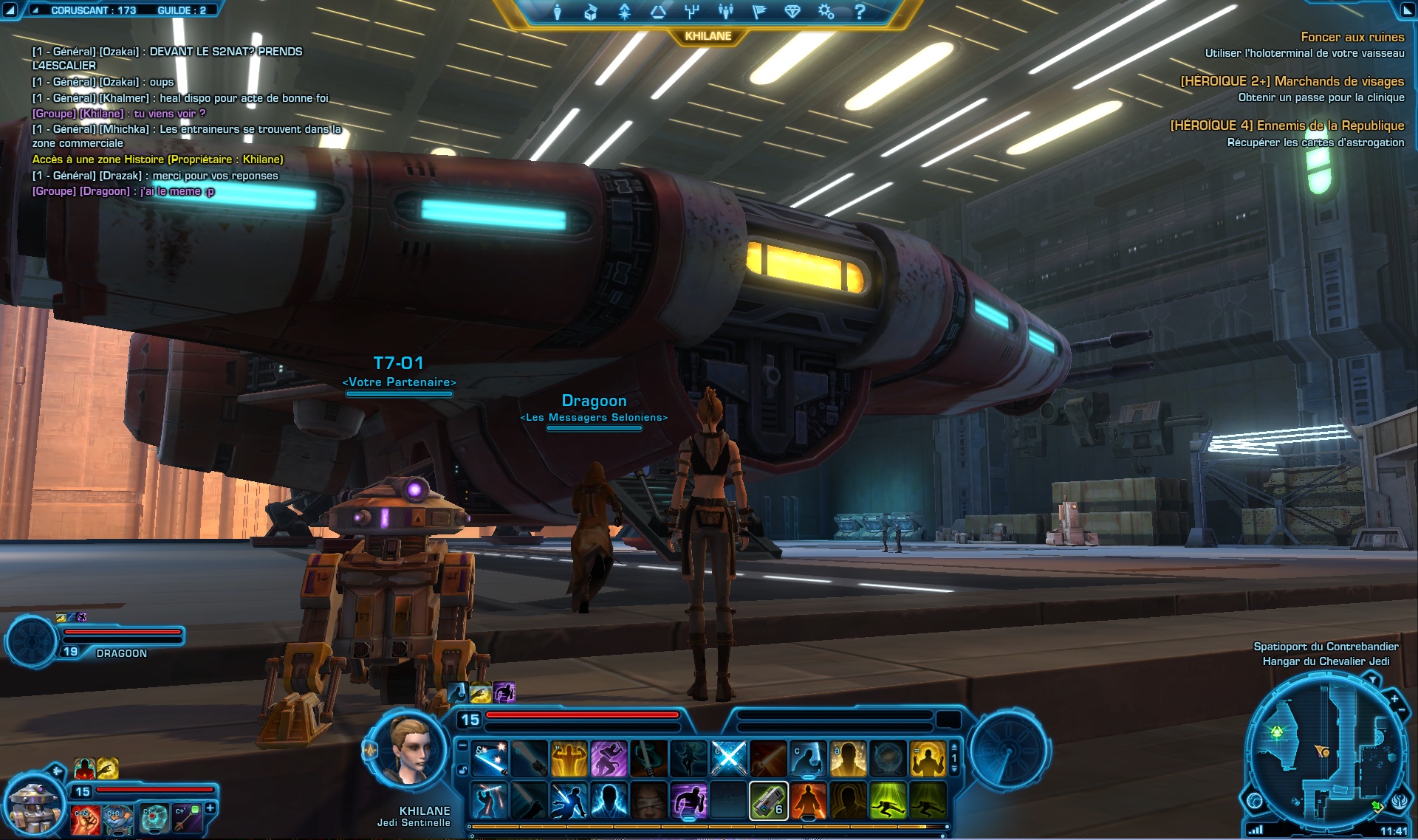The height and width of the screenshot is (840, 1418).
Task: Open the world map globe button
Action: pyautogui.click(x=1254, y=800)
